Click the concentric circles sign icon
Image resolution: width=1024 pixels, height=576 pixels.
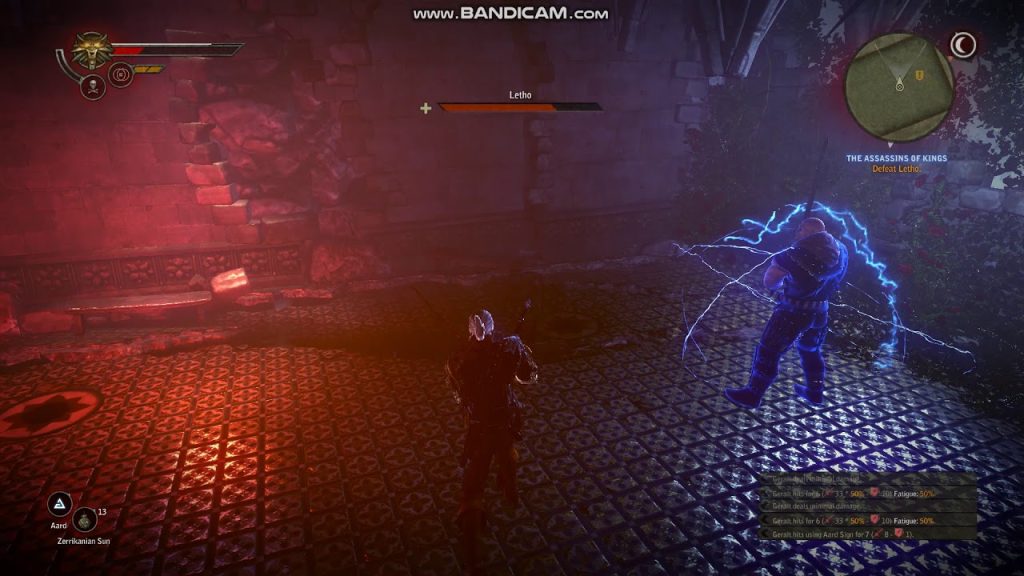(121, 75)
